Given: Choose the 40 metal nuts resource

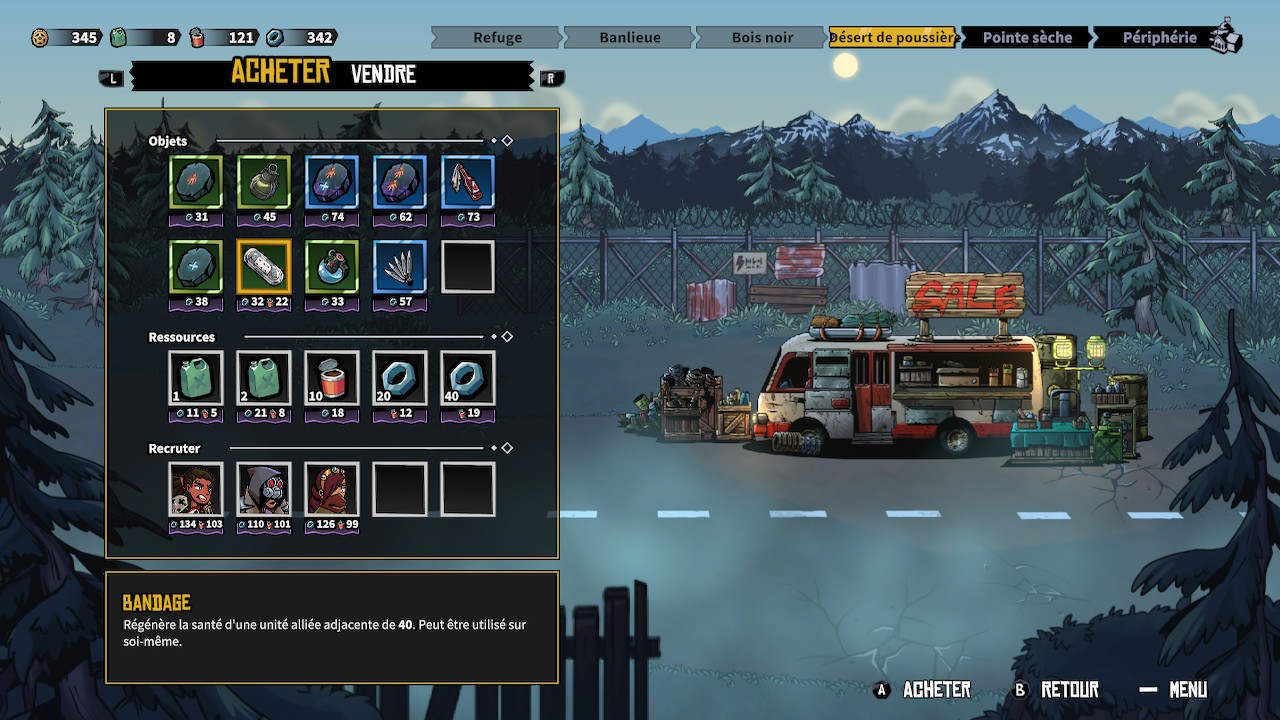Looking at the screenshot, I should pyautogui.click(x=468, y=379).
